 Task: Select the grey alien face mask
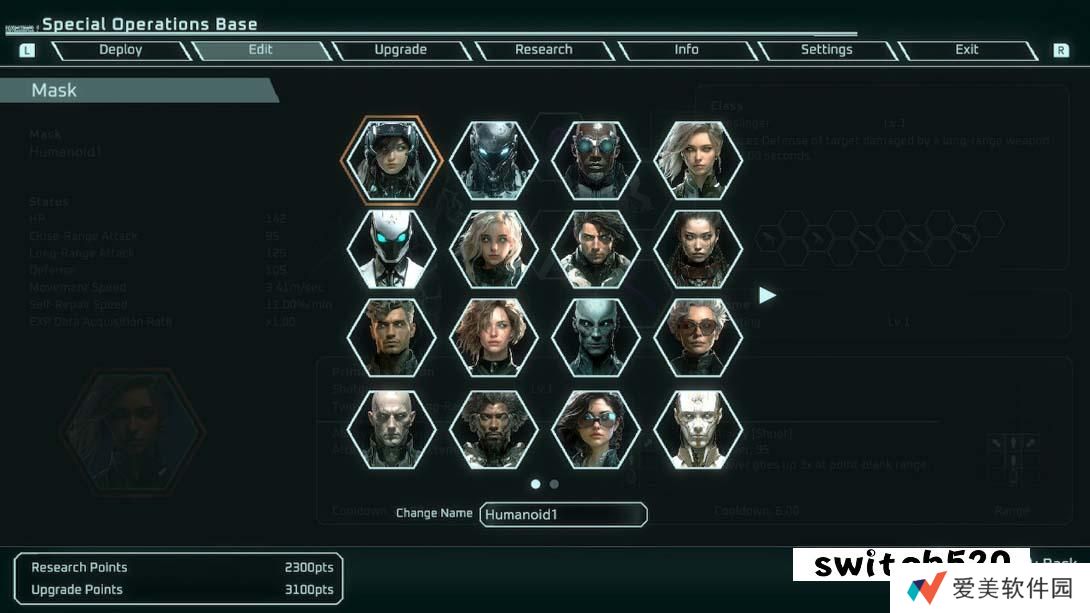click(x=596, y=338)
